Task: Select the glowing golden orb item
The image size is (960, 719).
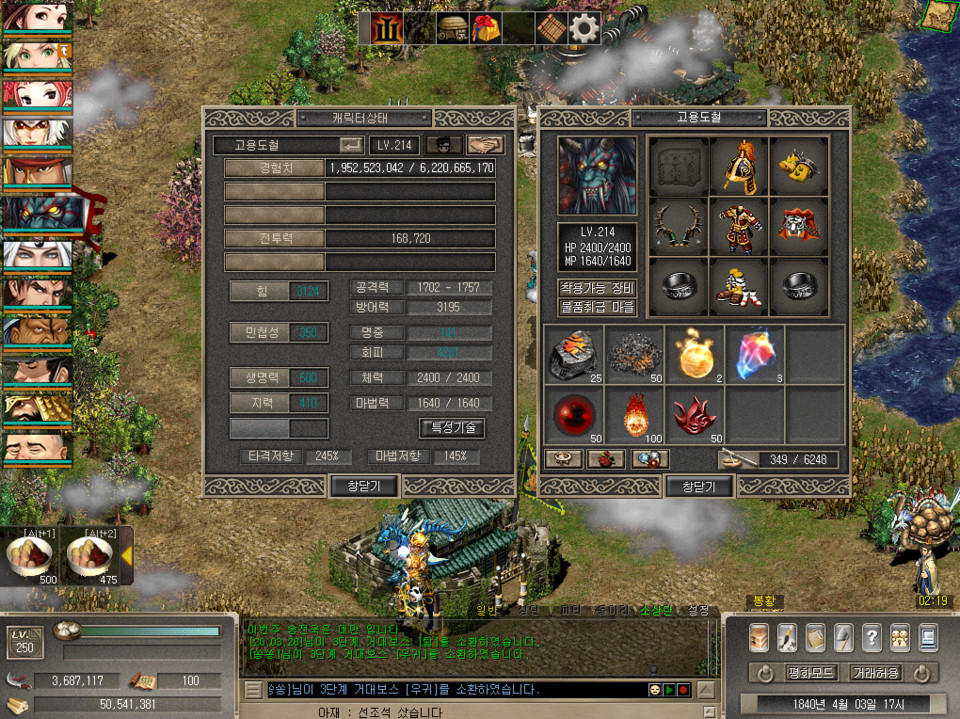Action: click(695, 355)
